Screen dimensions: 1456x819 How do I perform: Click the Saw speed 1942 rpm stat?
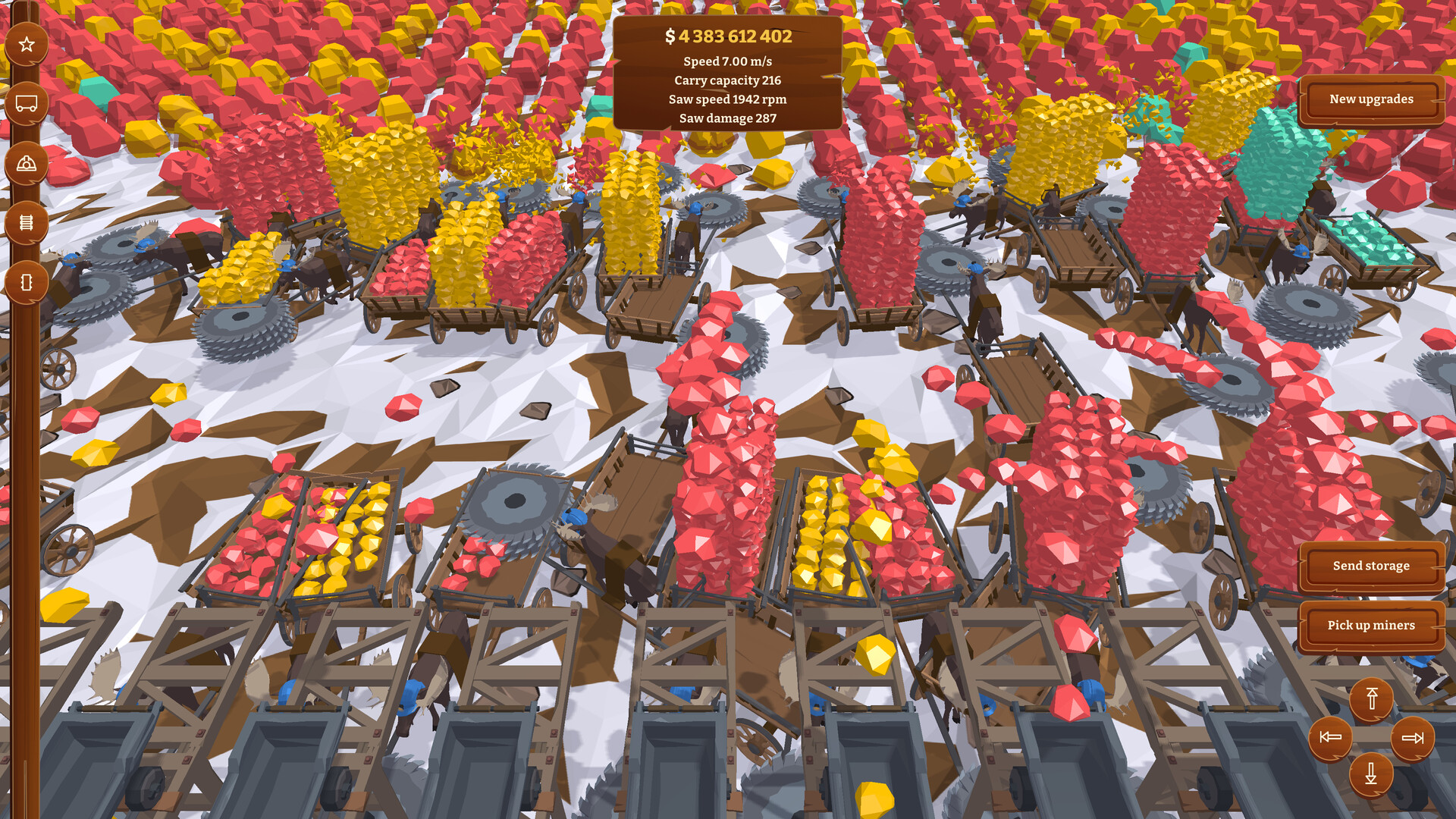click(x=730, y=99)
